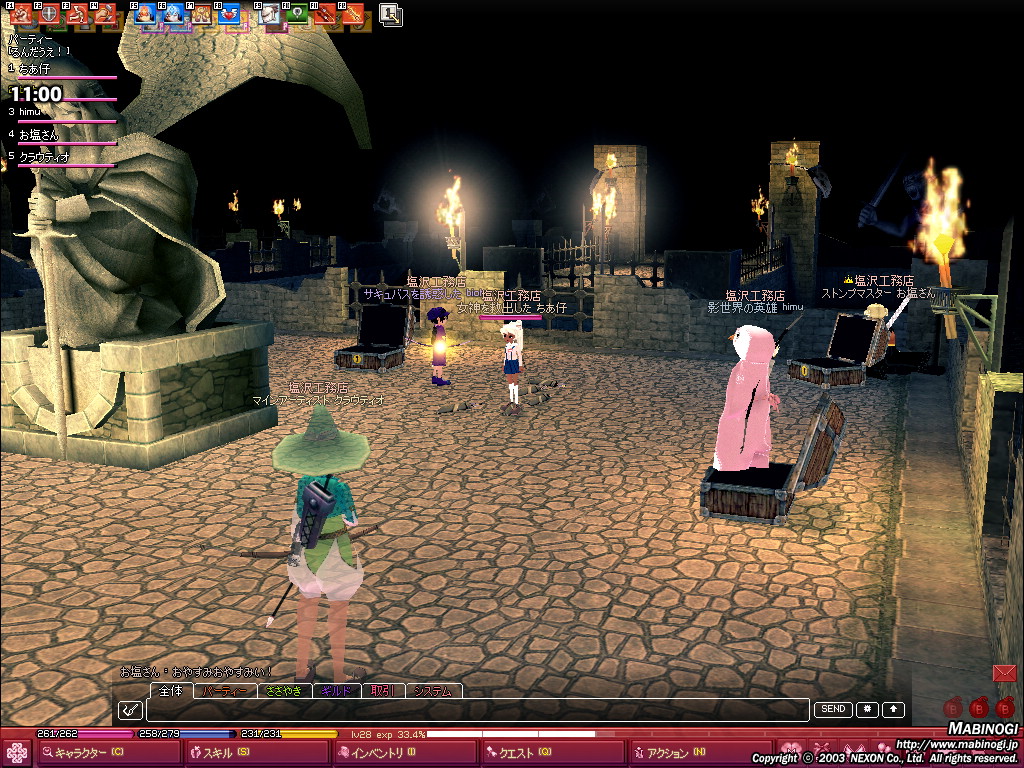Select the ギルド guild chat tab
The height and width of the screenshot is (768, 1024).
[337, 691]
